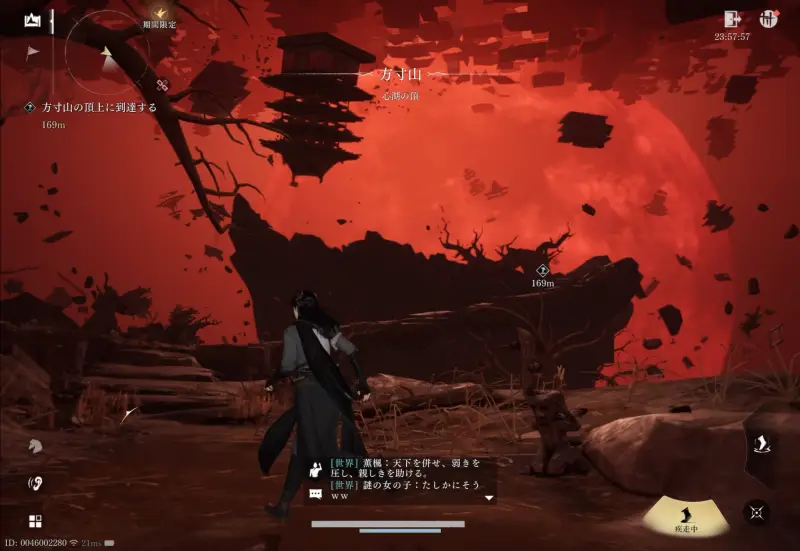Open the four-squares grid menu
This screenshot has height=551, width=800.
point(35,521)
